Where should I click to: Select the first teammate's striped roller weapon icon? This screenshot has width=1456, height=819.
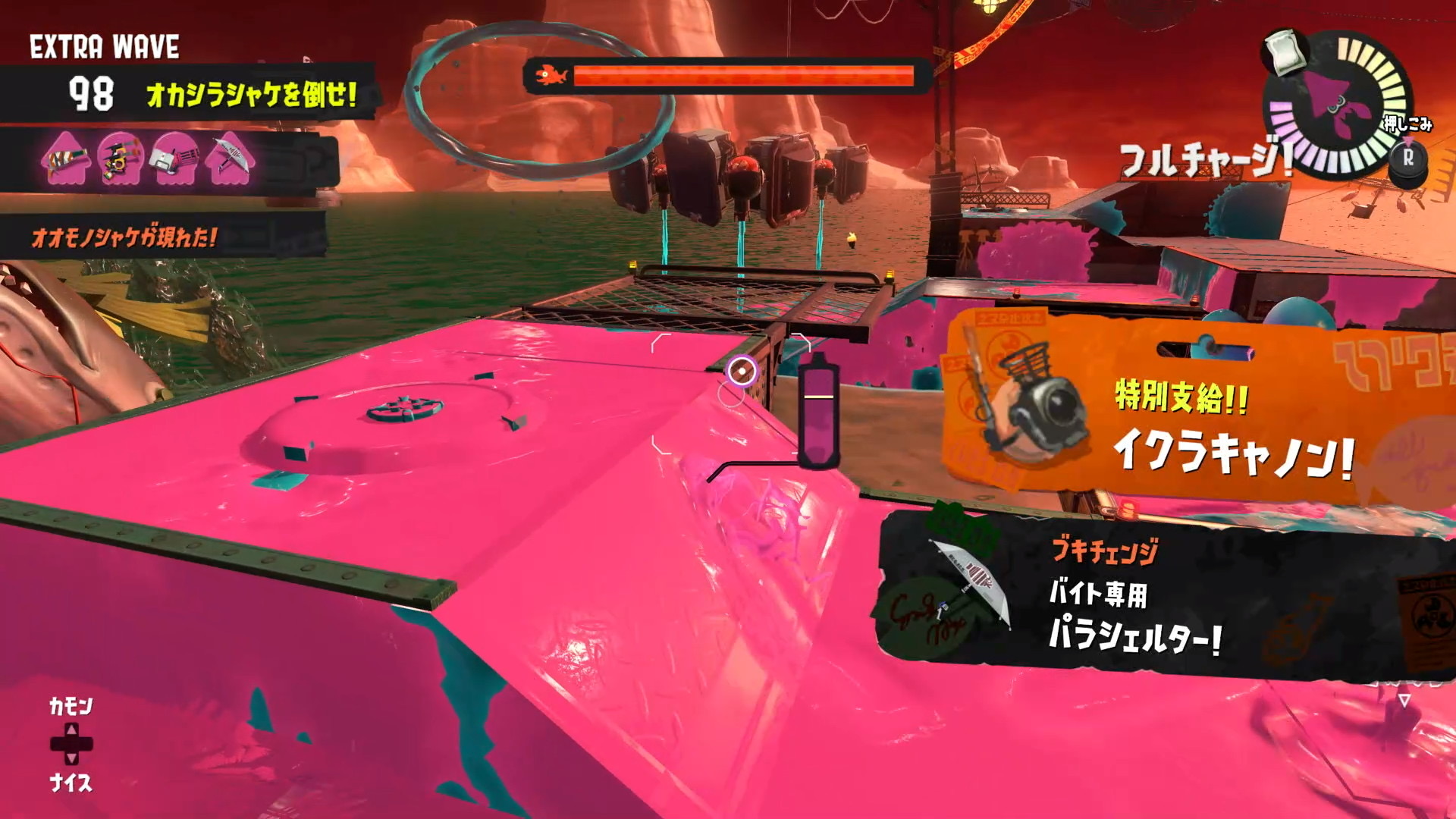[x=67, y=160]
